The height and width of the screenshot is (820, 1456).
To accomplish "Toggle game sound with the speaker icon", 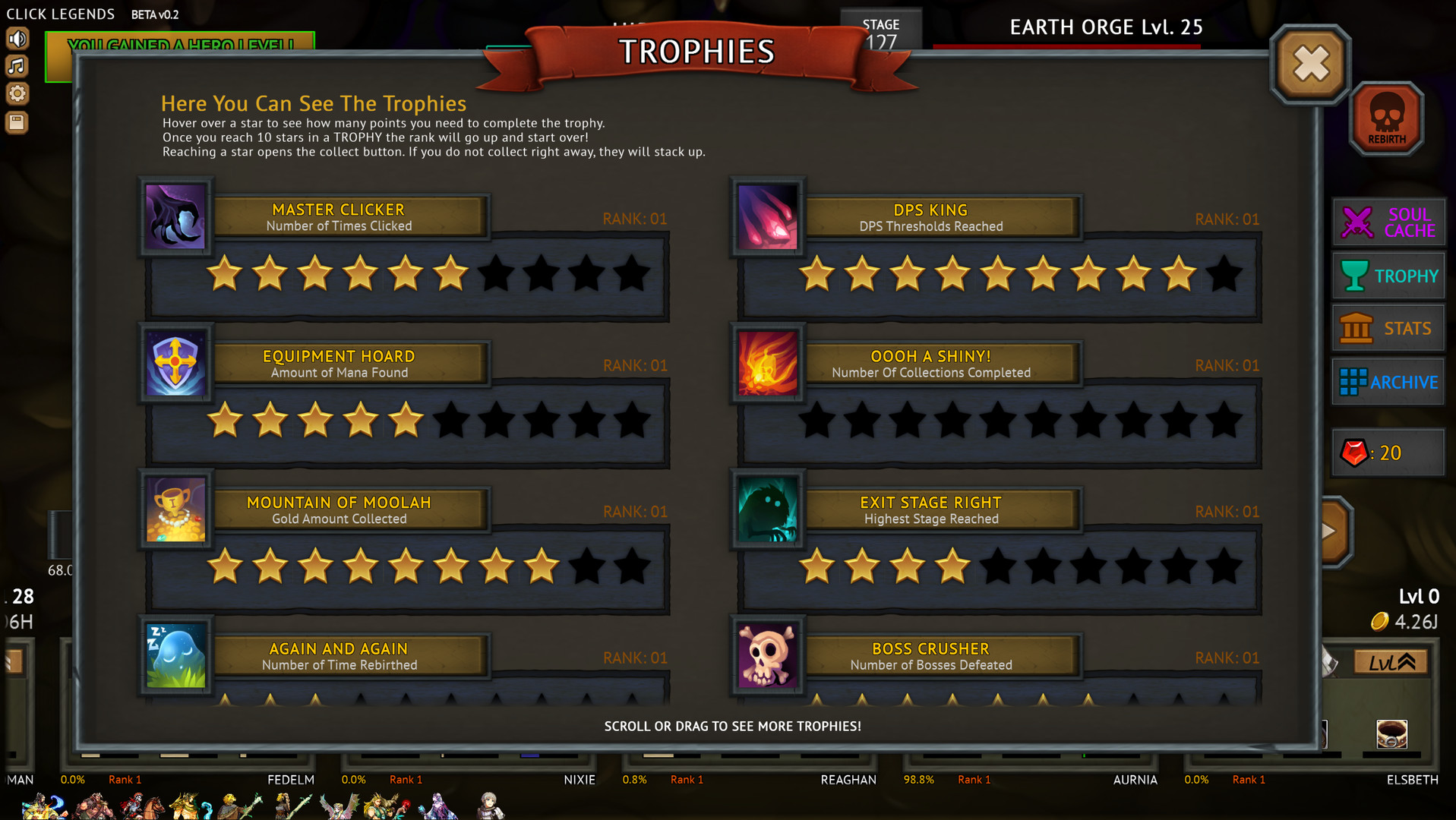I will coord(17,39).
